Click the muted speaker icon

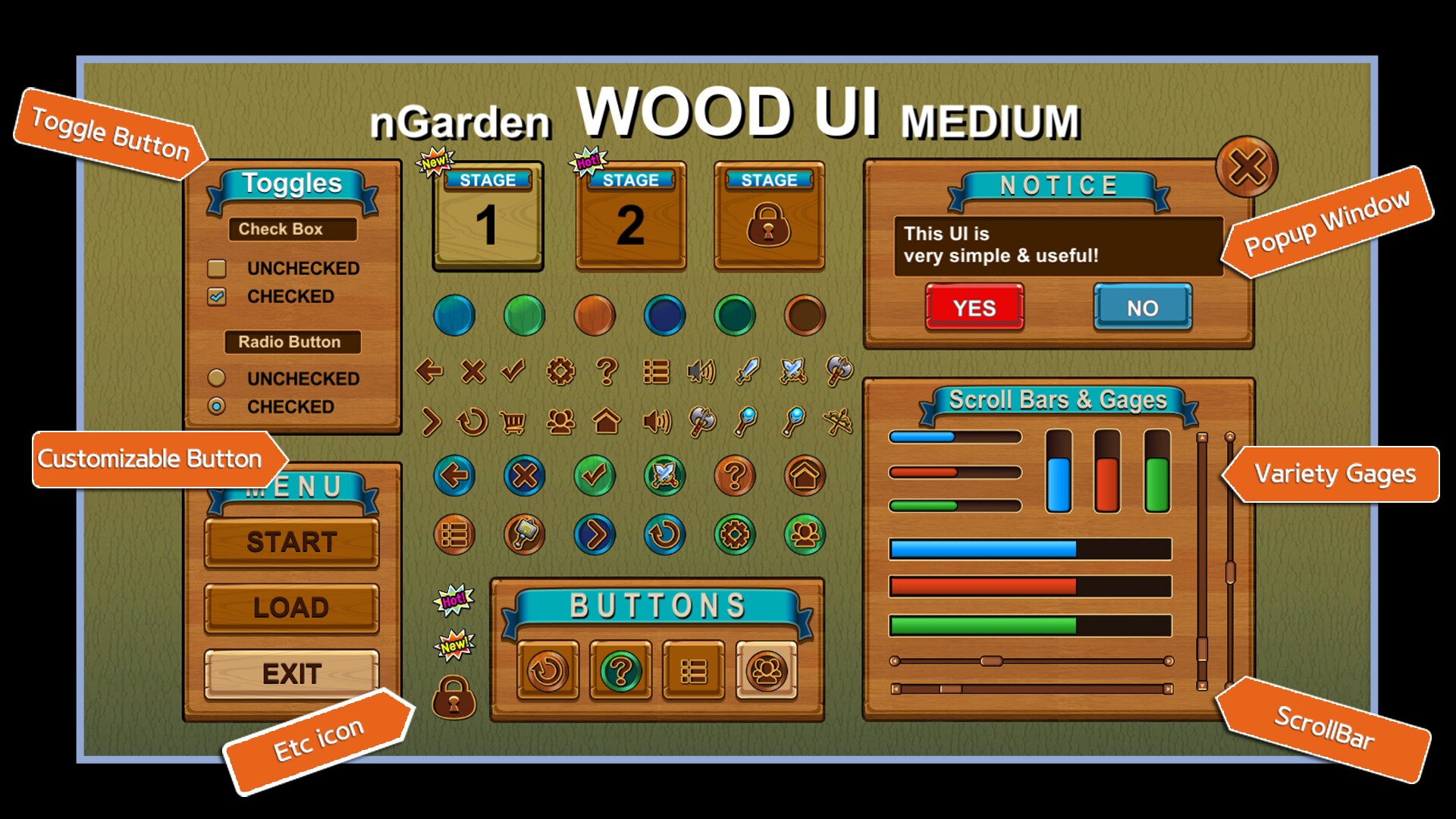pyautogui.click(x=700, y=372)
